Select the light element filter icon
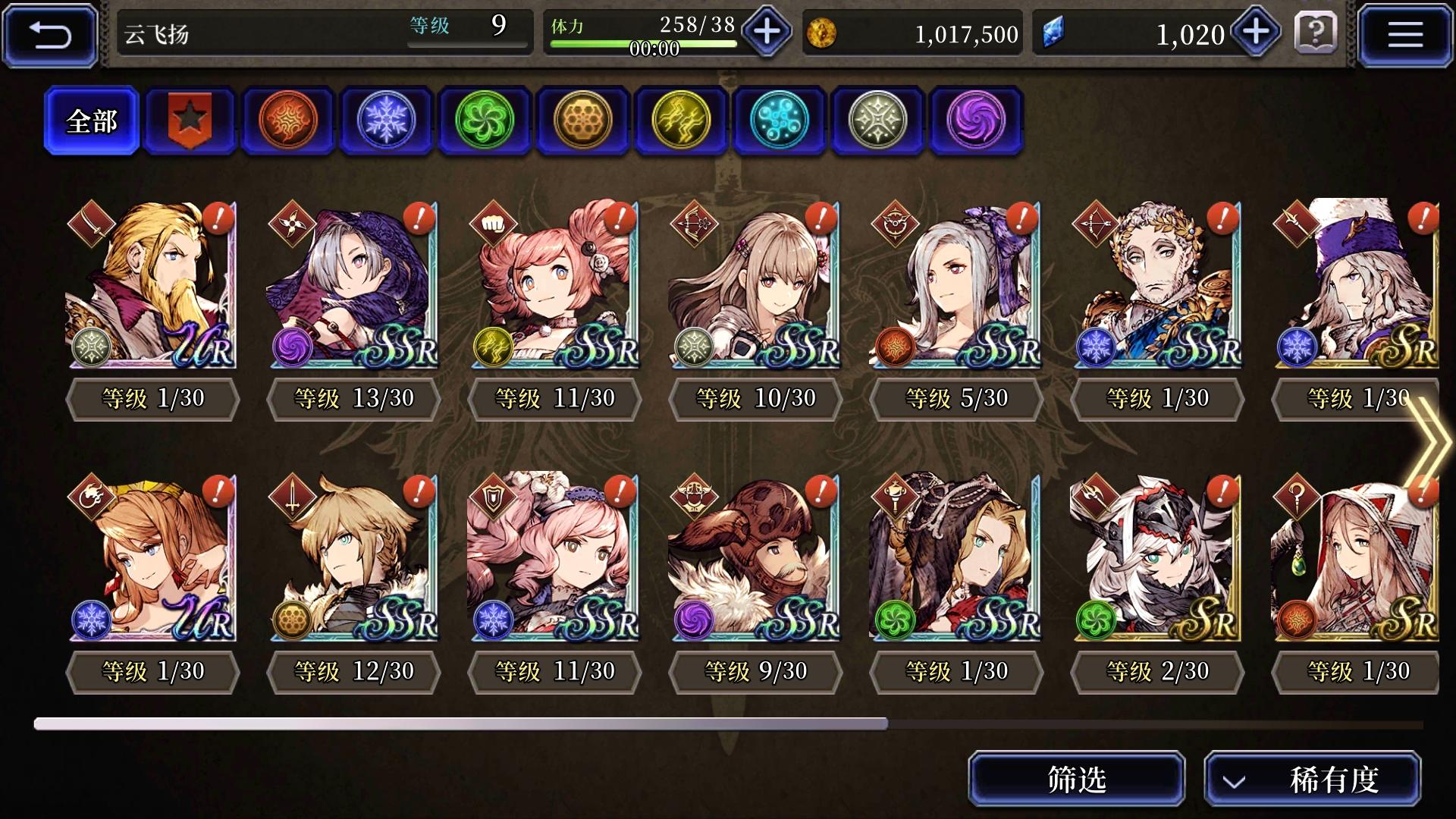1456x819 pixels. pos(877,121)
